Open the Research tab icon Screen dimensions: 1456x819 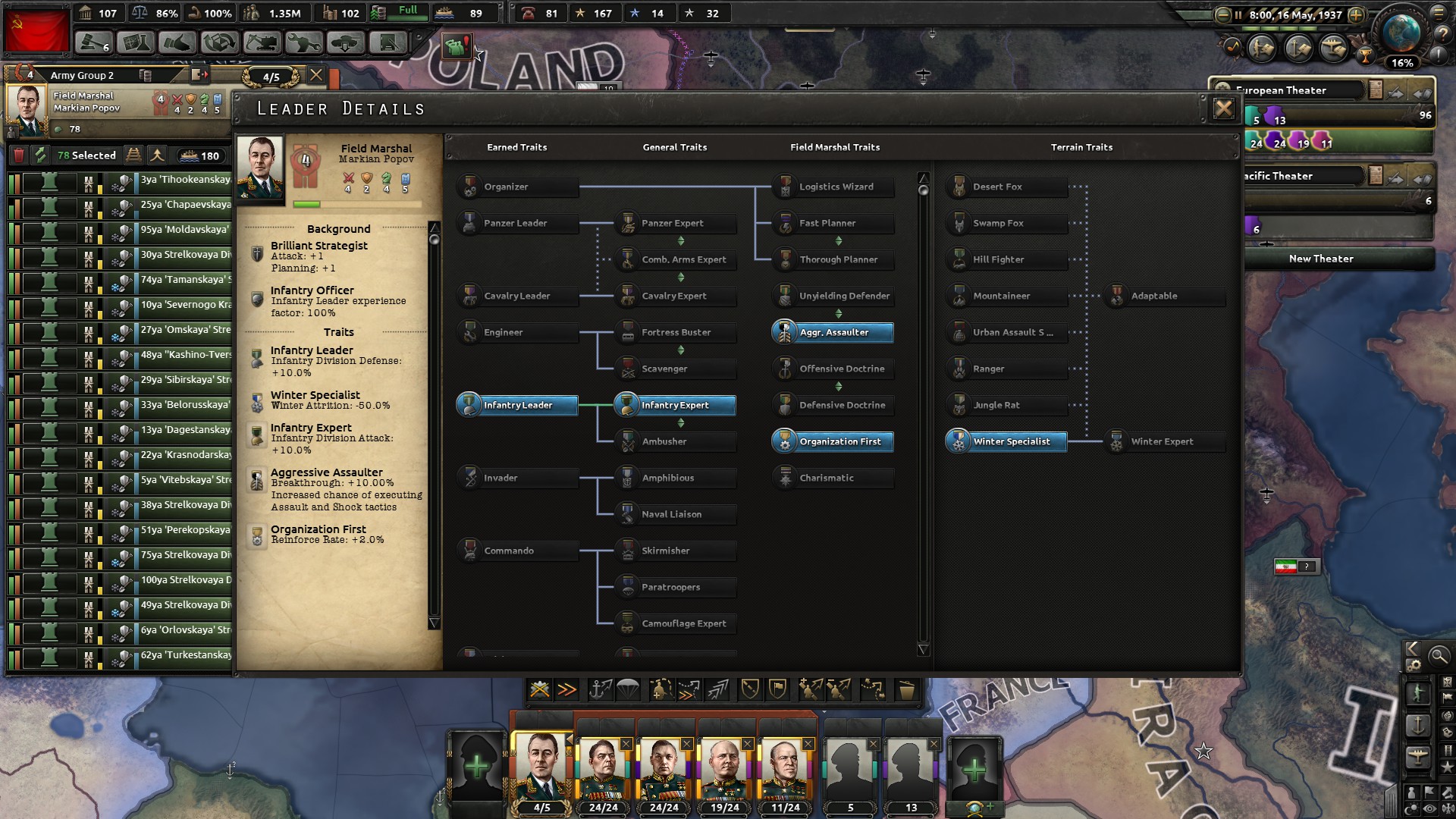coord(134,43)
